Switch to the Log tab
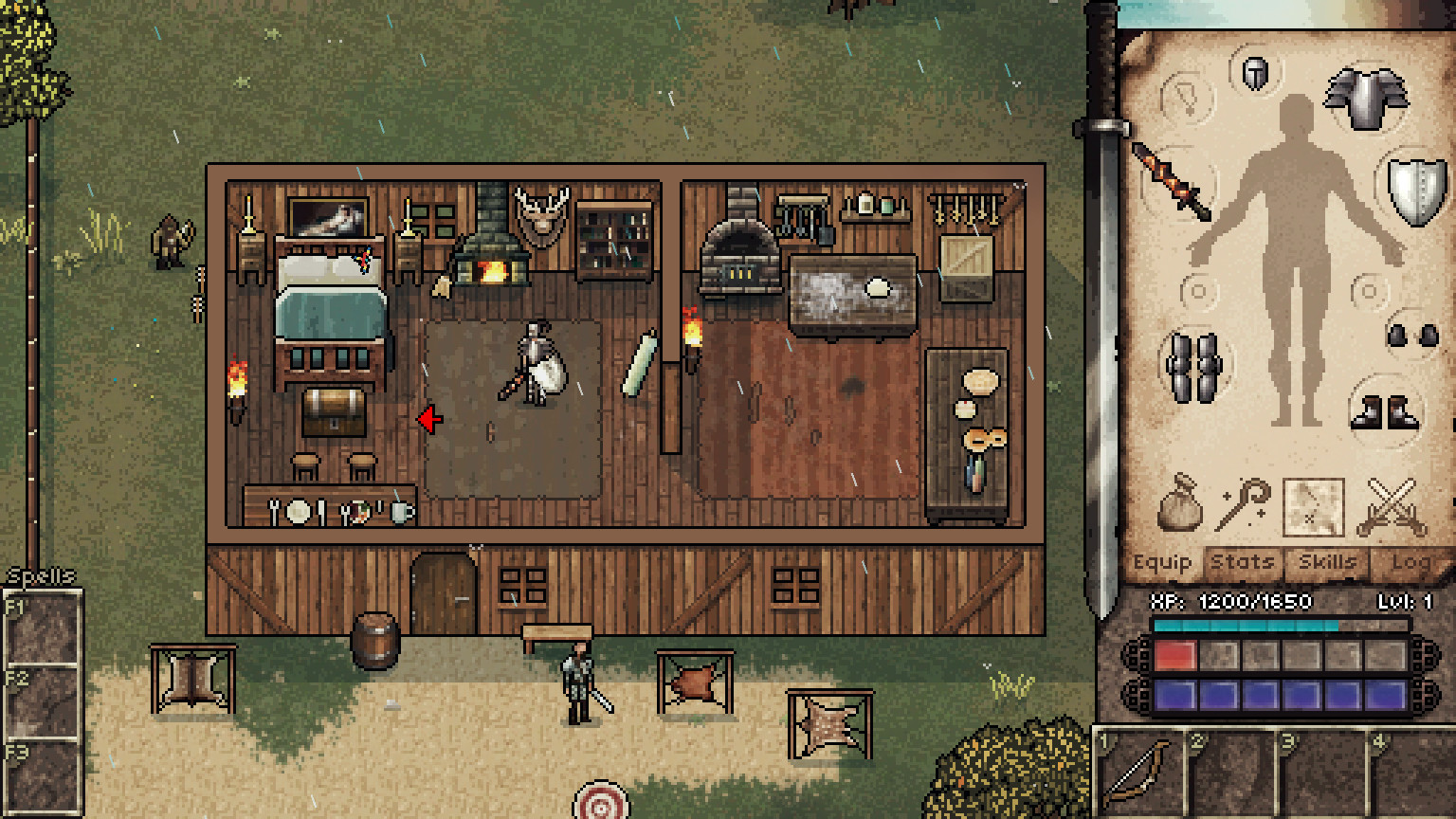Screen dimensions: 1456x819 click(x=1411, y=561)
